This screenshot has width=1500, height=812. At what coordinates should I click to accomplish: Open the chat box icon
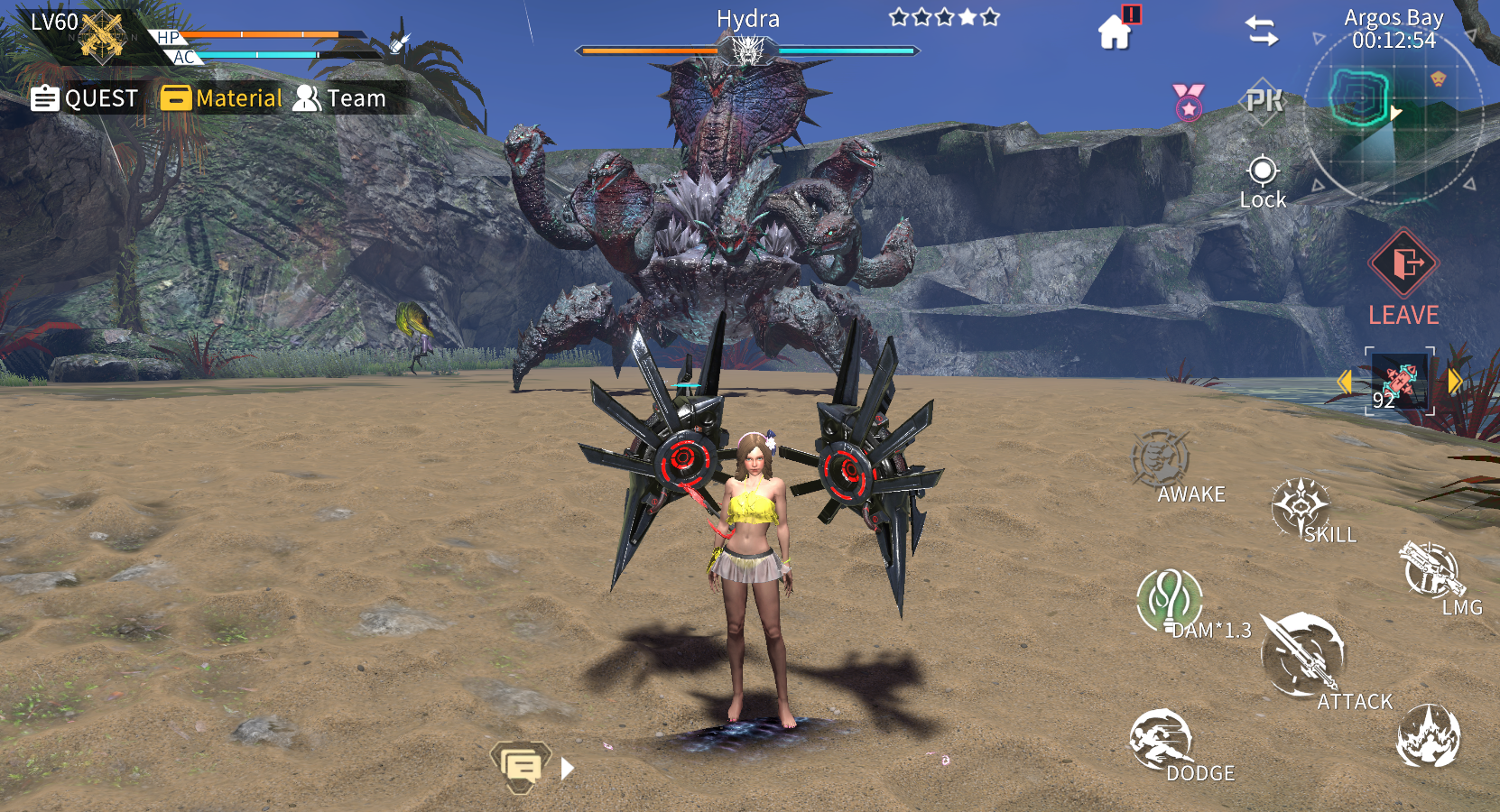[521, 767]
